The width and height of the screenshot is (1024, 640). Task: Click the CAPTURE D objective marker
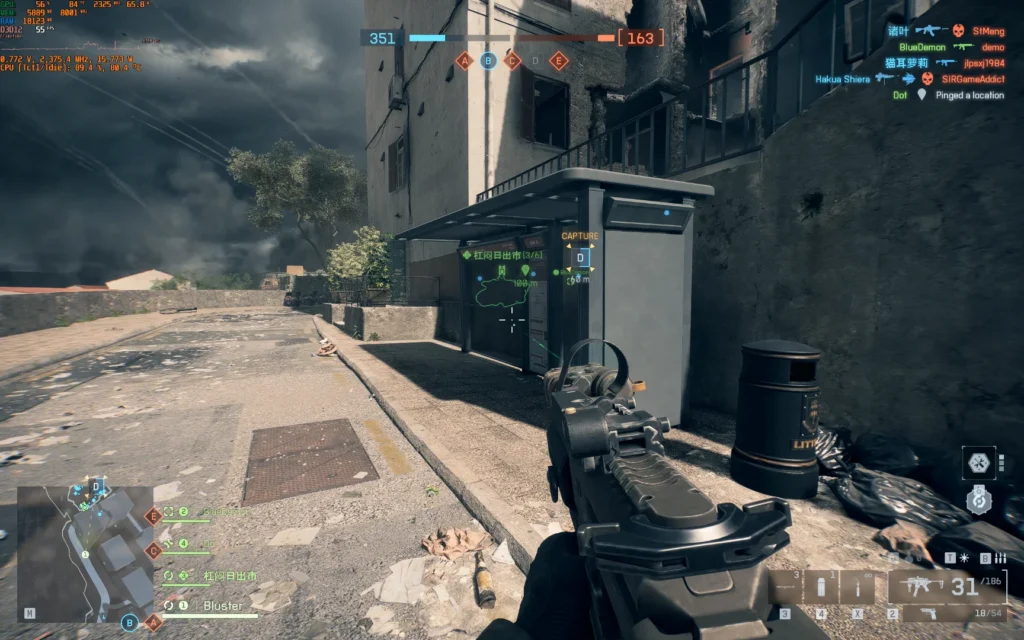(580, 258)
